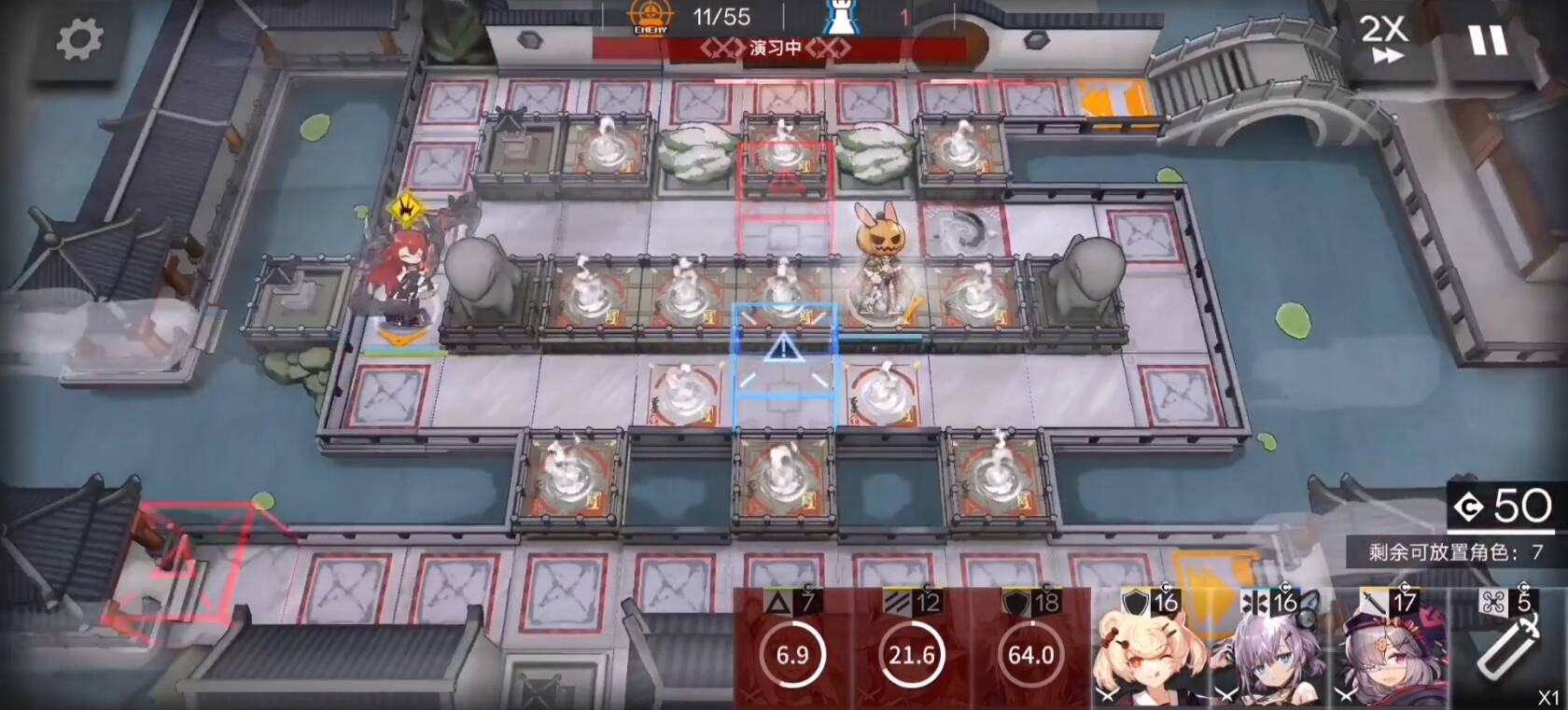Open the settings gear menu
Screen dimensions: 1568x710
coord(79,42)
